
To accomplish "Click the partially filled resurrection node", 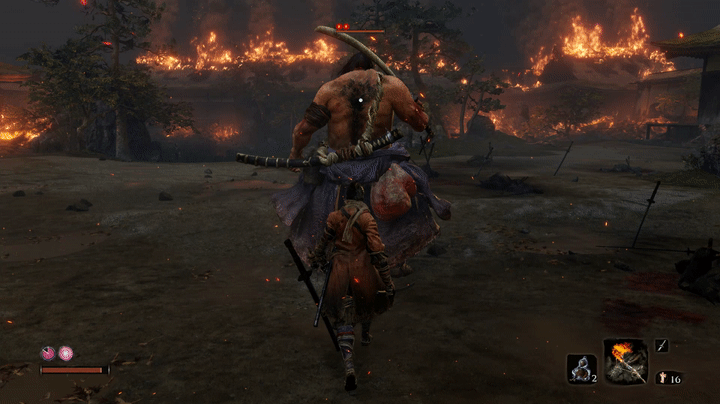I will pos(47,353).
